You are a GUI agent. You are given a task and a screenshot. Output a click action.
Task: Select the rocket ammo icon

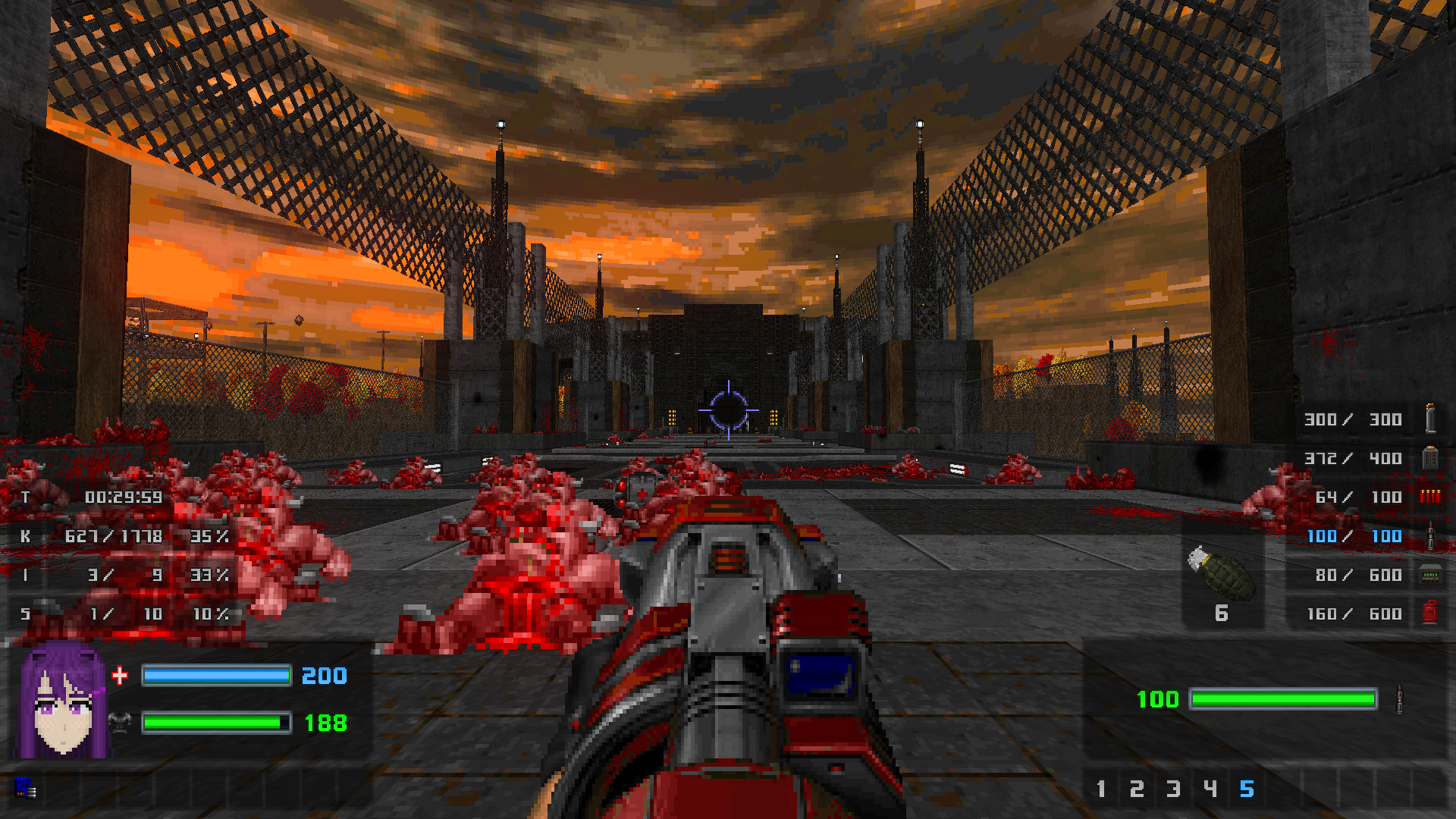tap(1430, 536)
